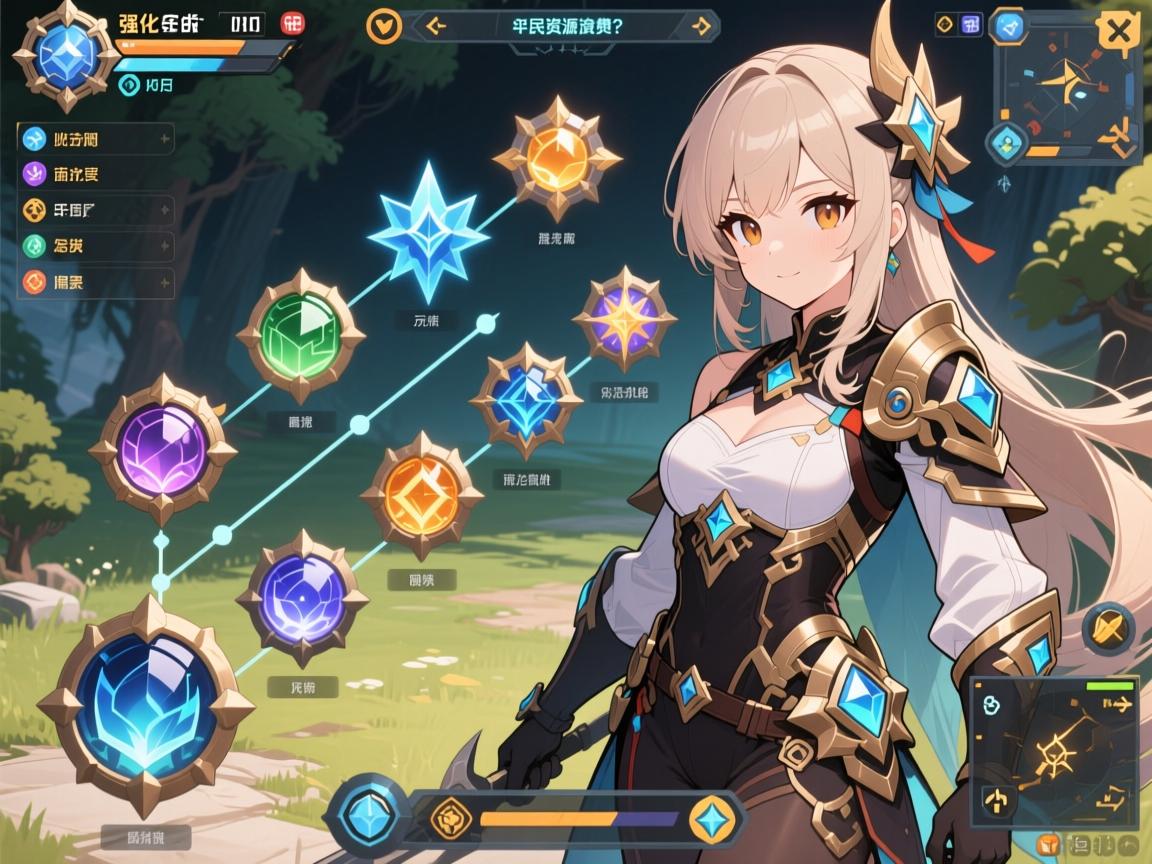Image resolution: width=1152 pixels, height=864 pixels.
Task: Open the purple icon menu entry
Action: point(34,174)
